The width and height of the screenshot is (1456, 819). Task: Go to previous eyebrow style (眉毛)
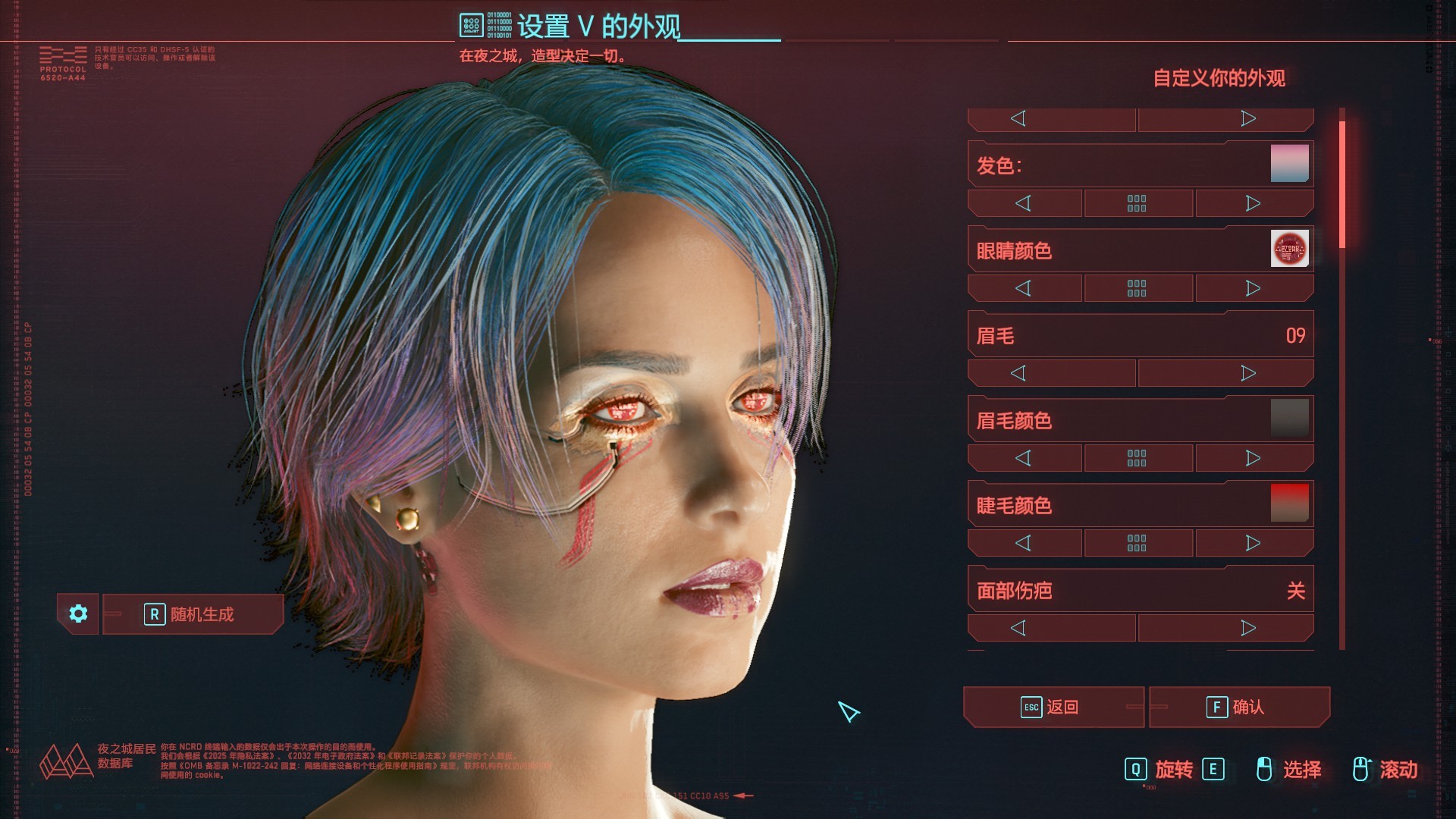pyautogui.click(x=1018, y=373)
